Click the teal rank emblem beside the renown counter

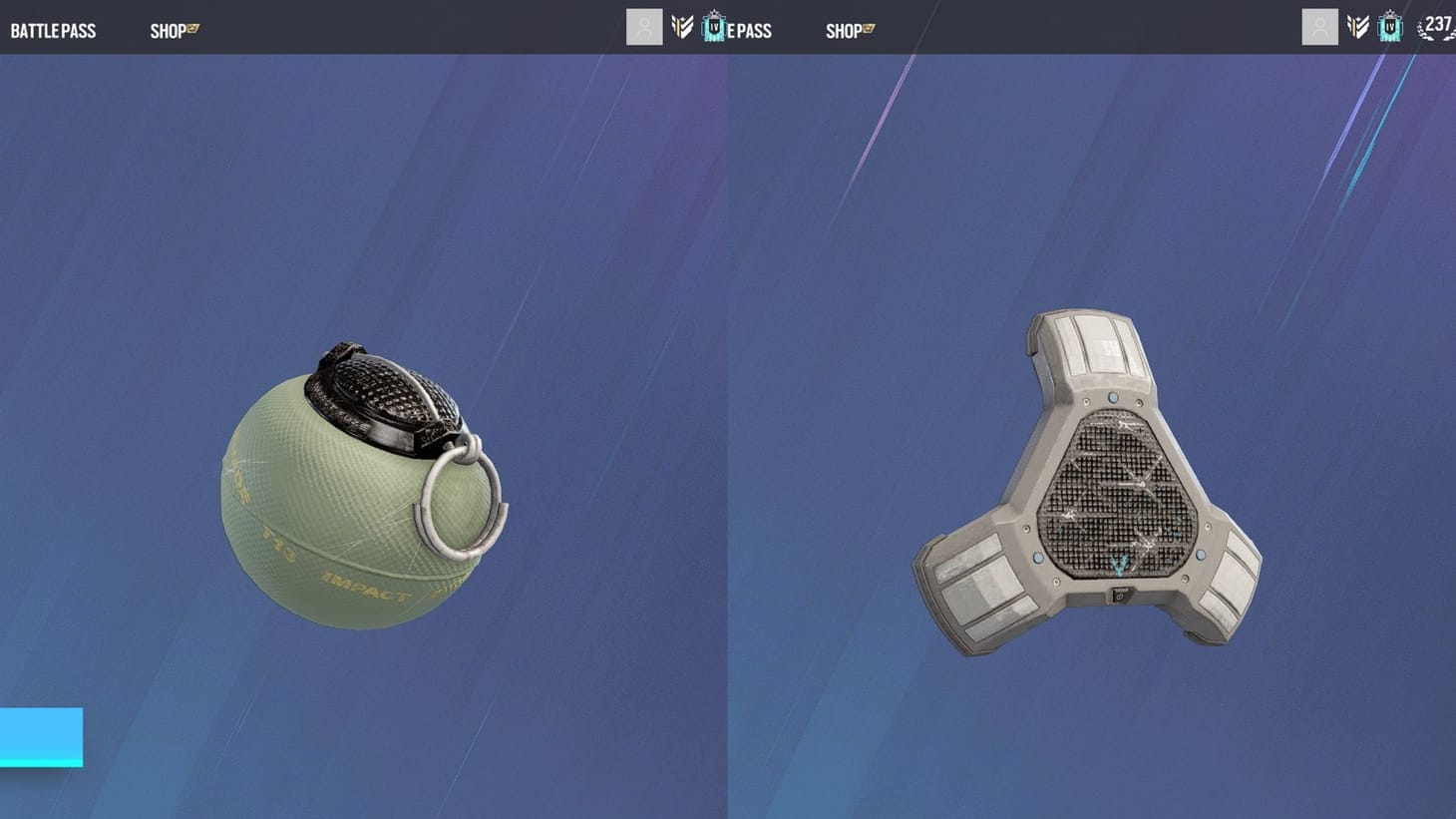coord(1389,28)
